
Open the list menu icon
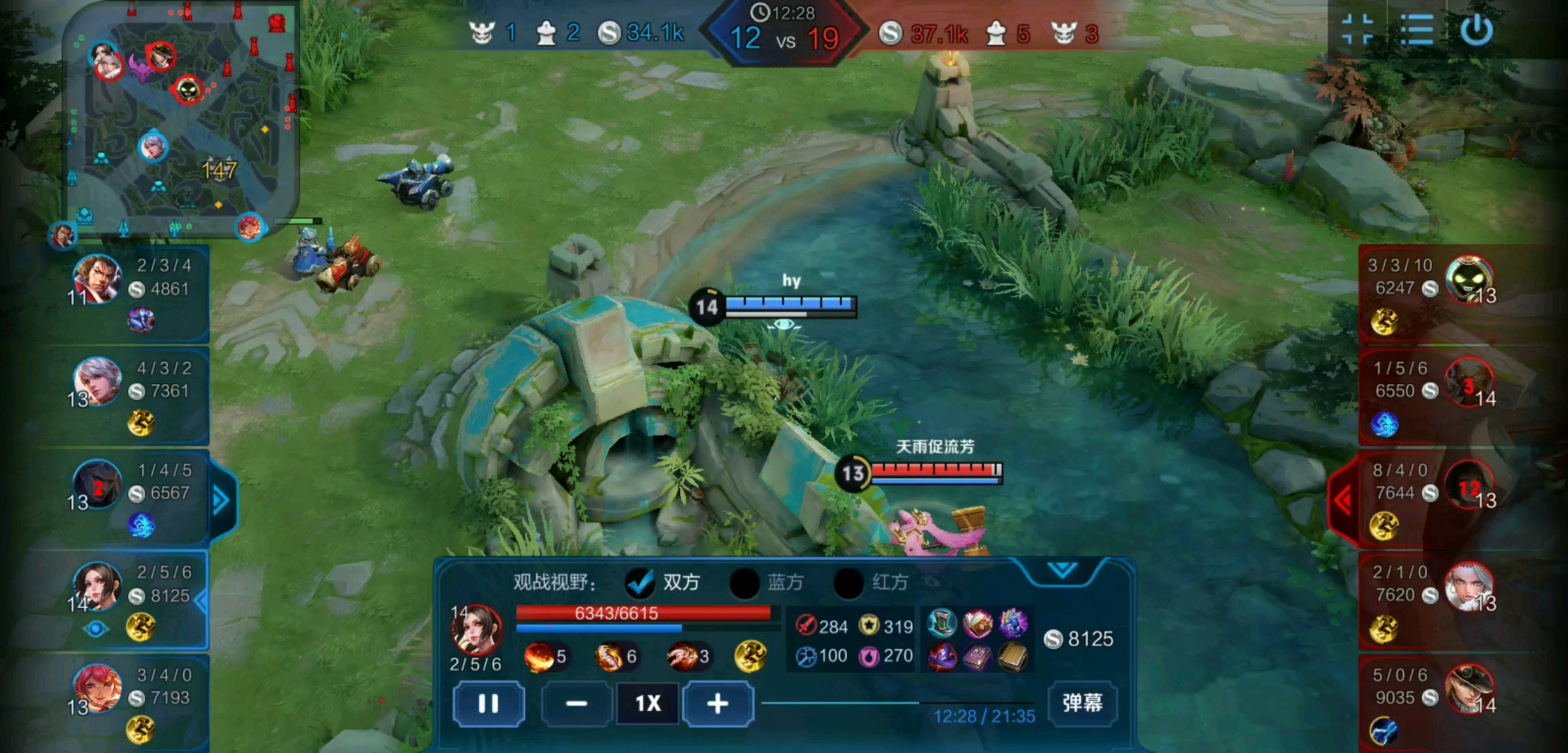tap(1417, 30)
